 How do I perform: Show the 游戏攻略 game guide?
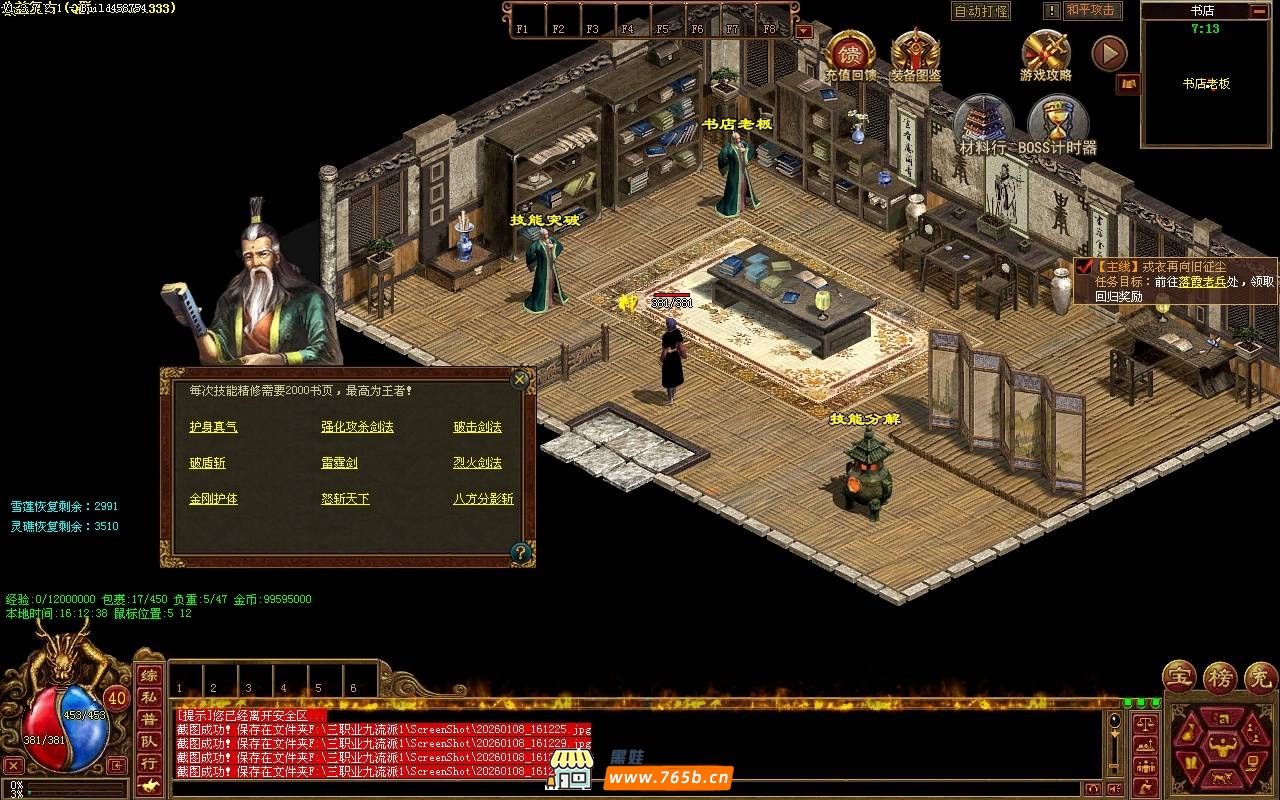tap(1046, 55)
